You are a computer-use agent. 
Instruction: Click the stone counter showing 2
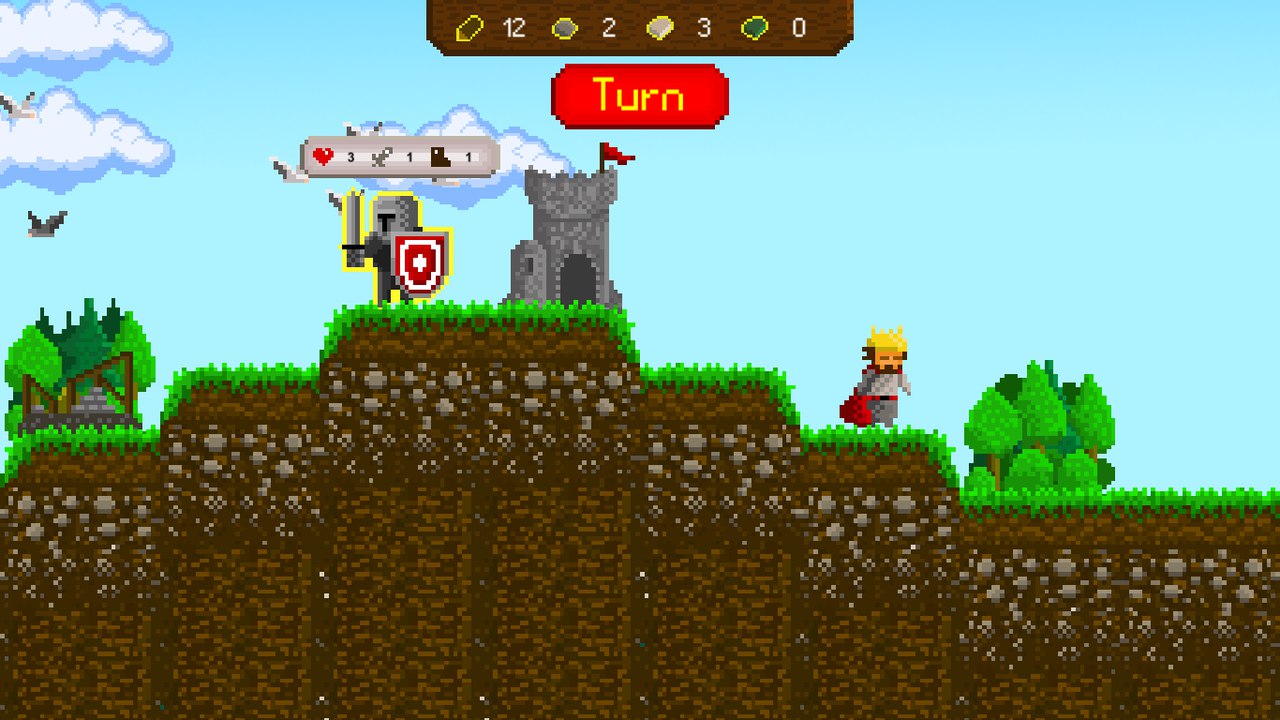pos(608,28)
